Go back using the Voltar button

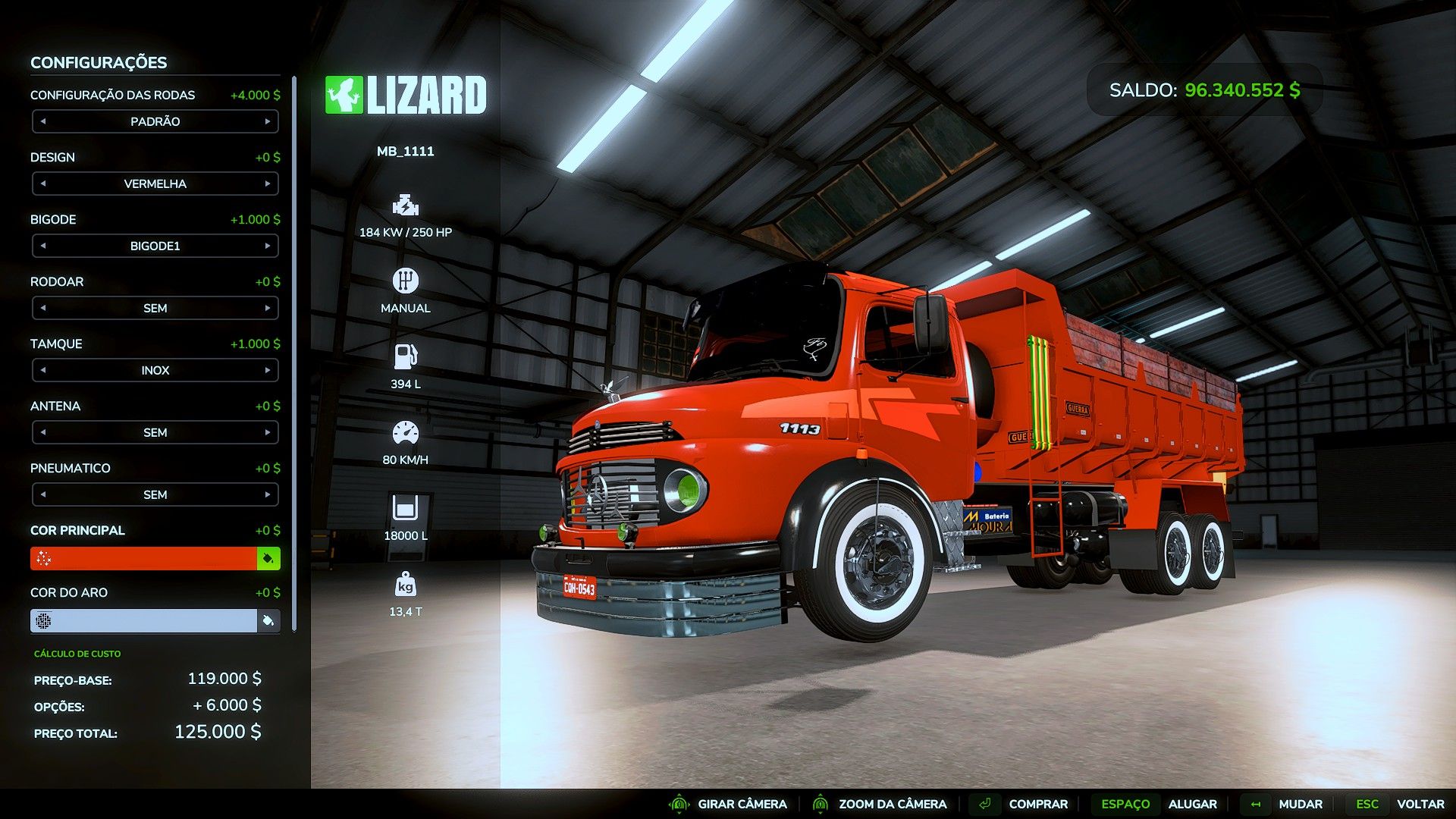point(1420,804)
